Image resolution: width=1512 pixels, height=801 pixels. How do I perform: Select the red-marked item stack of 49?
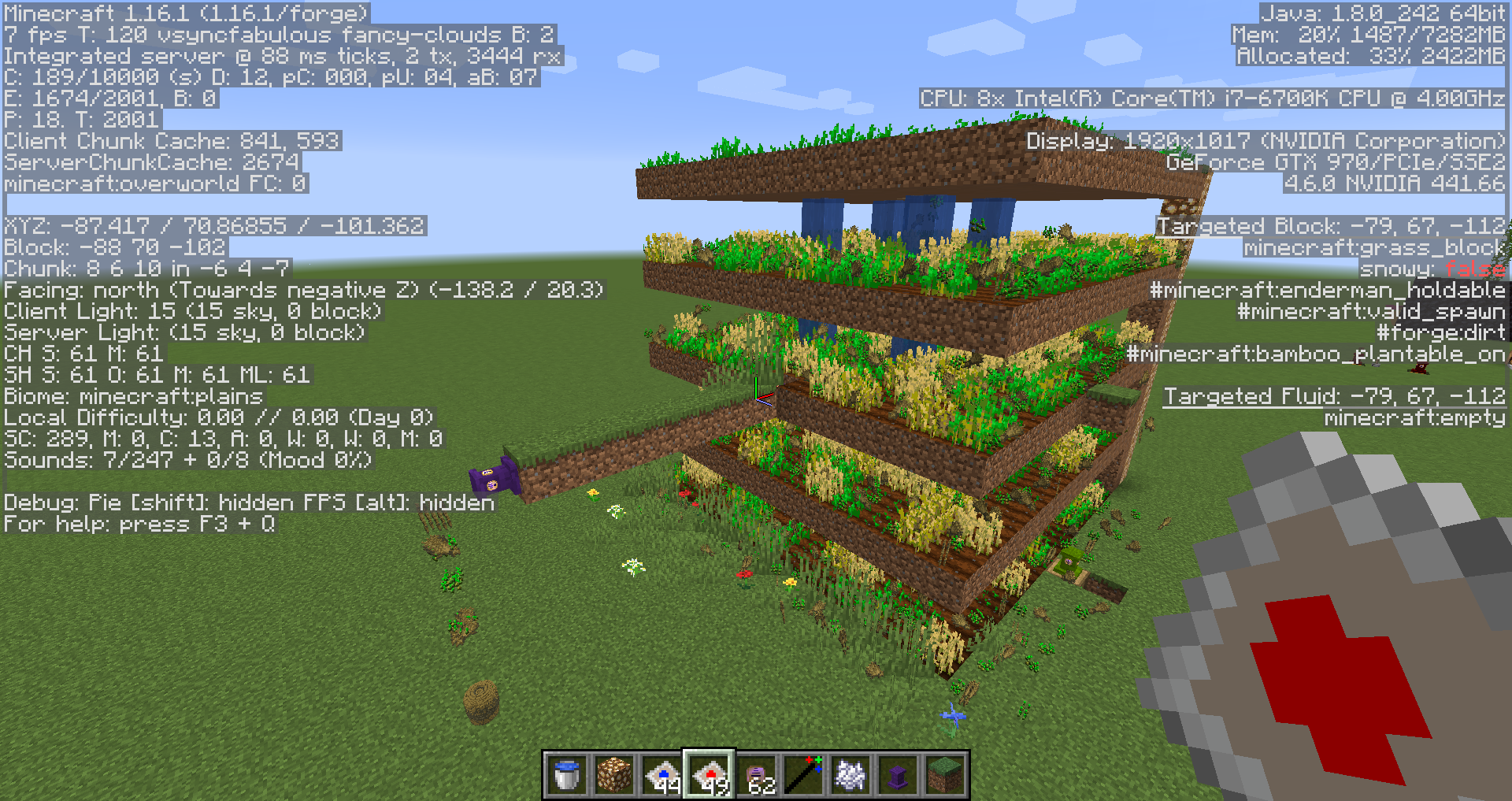pos(709,775)
